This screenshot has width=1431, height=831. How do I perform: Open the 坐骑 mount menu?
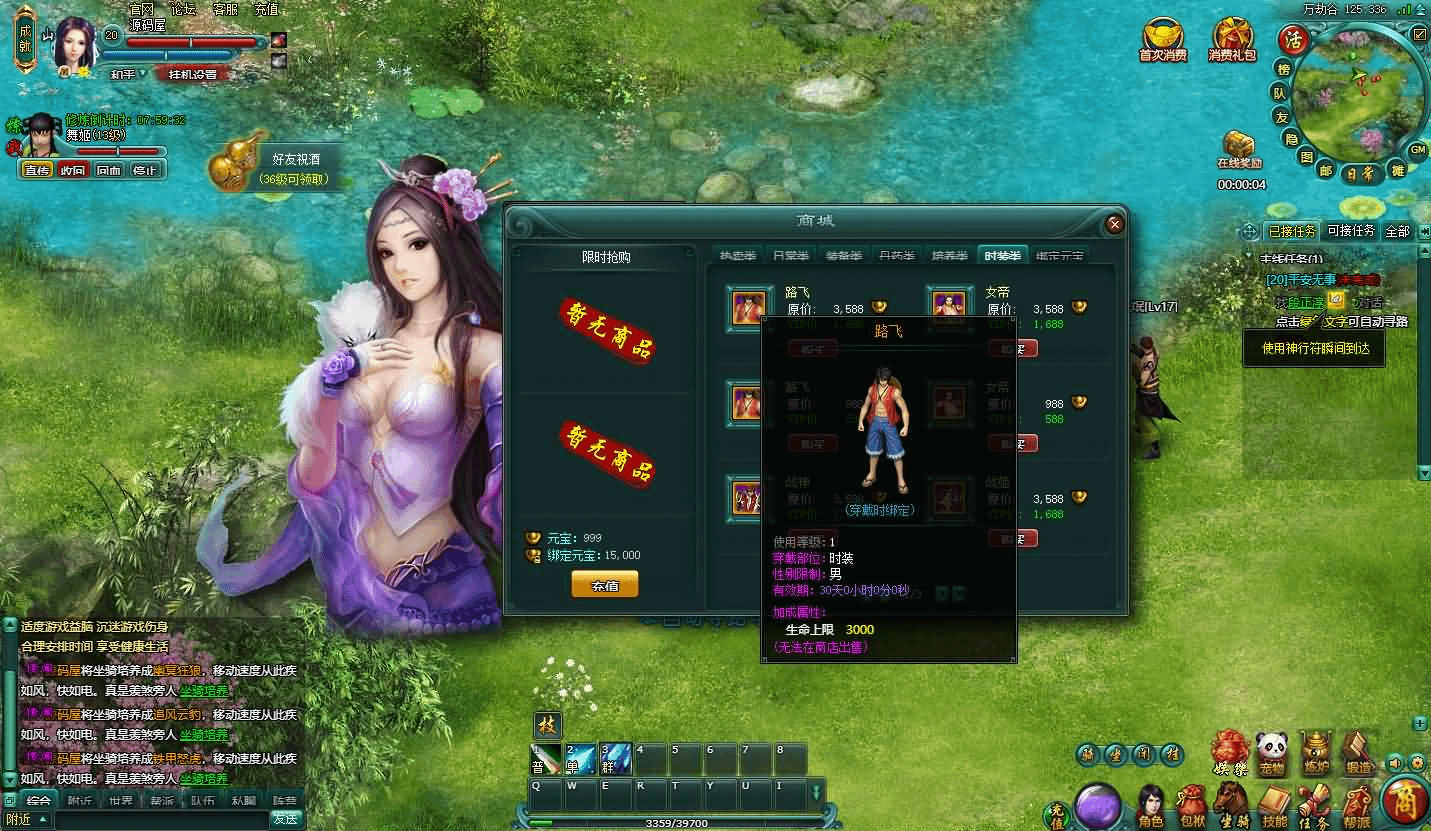point(1231,803)
